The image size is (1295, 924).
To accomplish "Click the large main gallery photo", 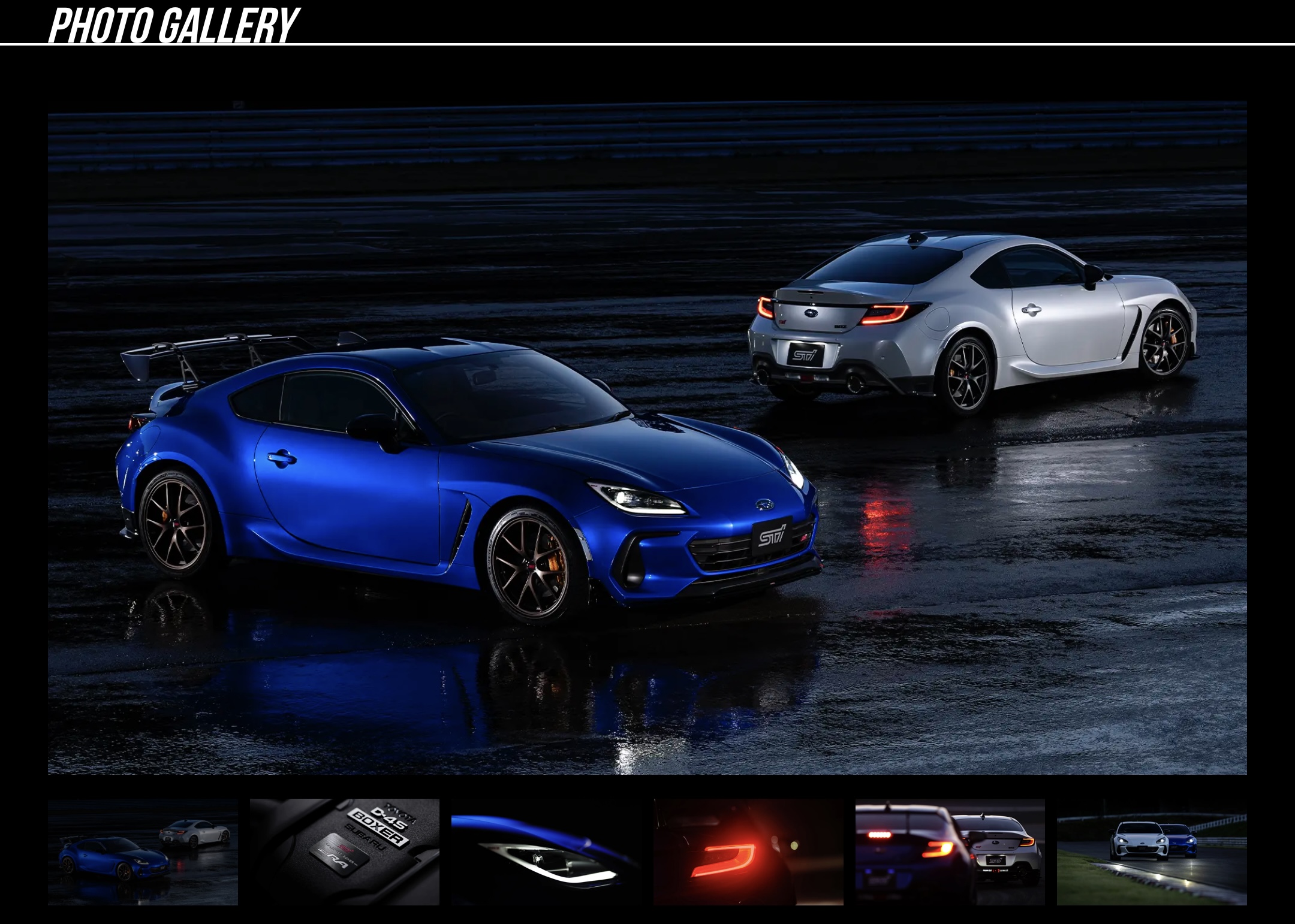I will [x=648, y=437].
